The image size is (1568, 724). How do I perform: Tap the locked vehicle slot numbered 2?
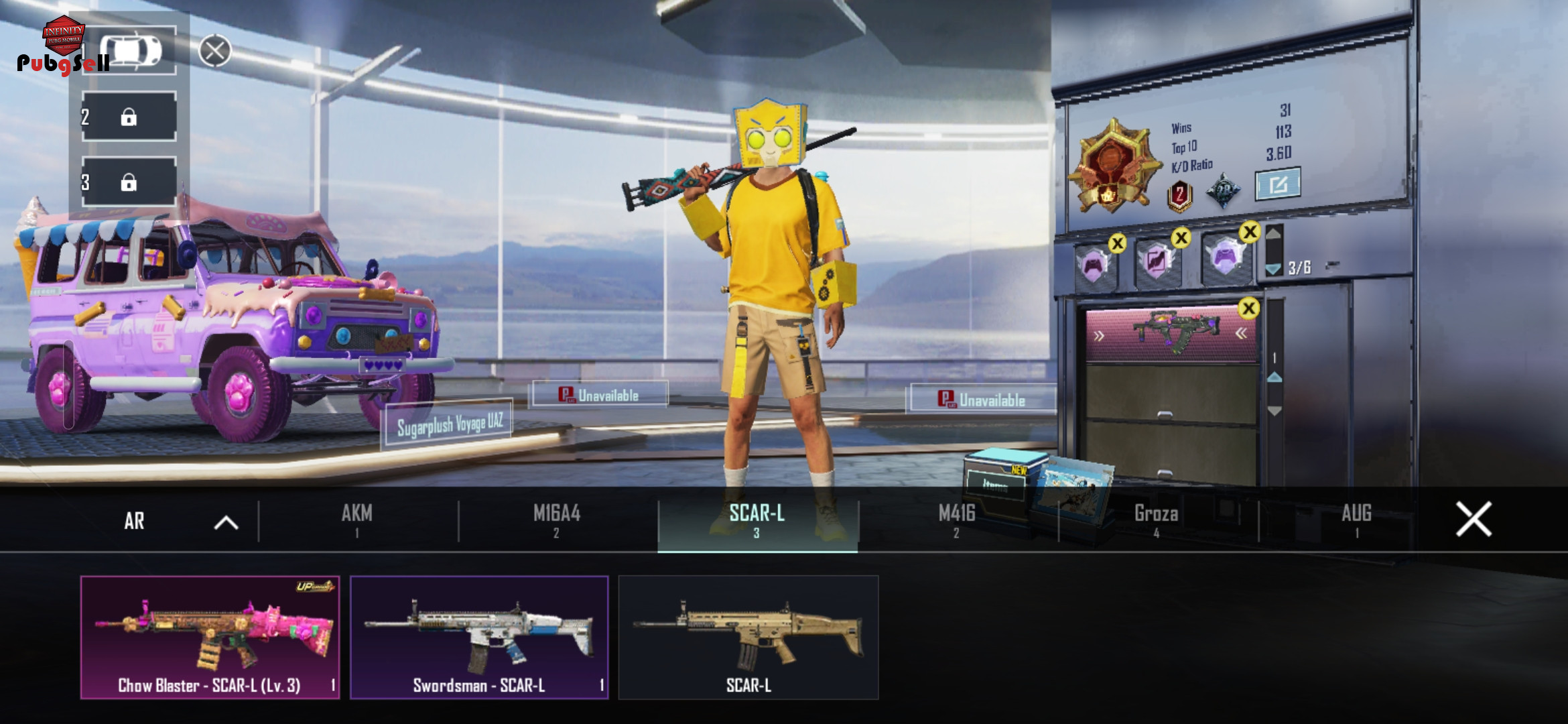click(x=129, y=117)
